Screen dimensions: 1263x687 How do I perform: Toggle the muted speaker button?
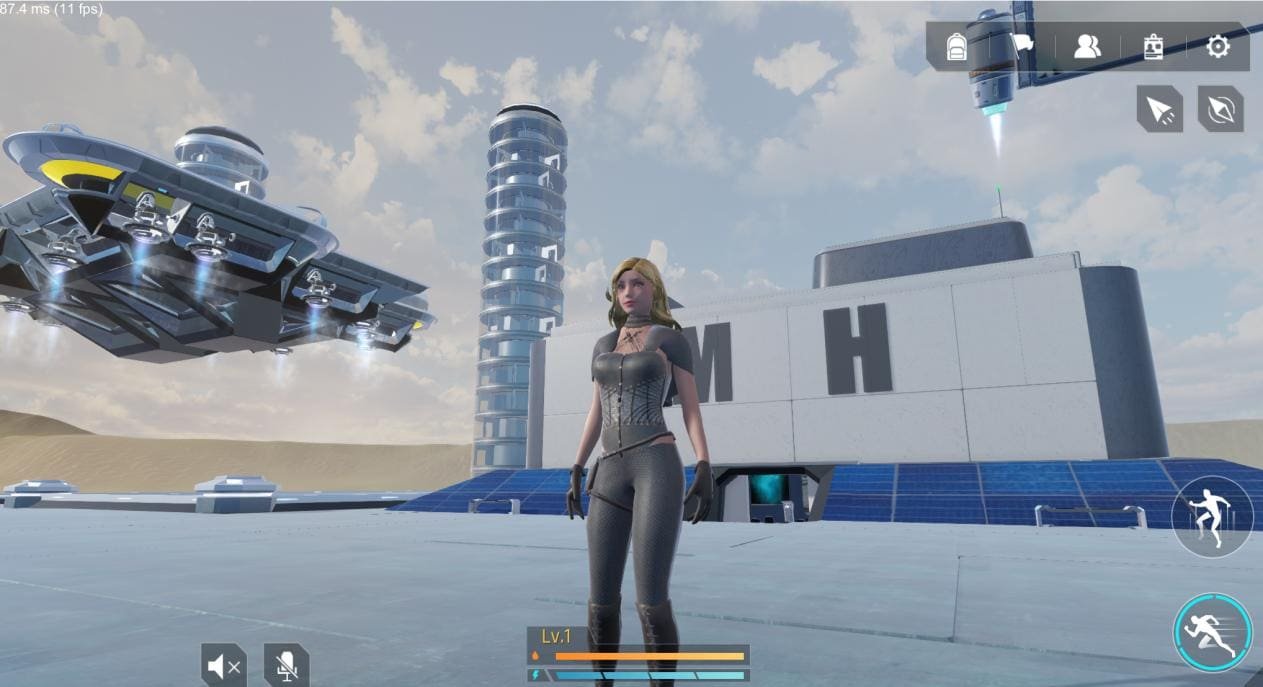pyautogui.click(x=223, y=665)
